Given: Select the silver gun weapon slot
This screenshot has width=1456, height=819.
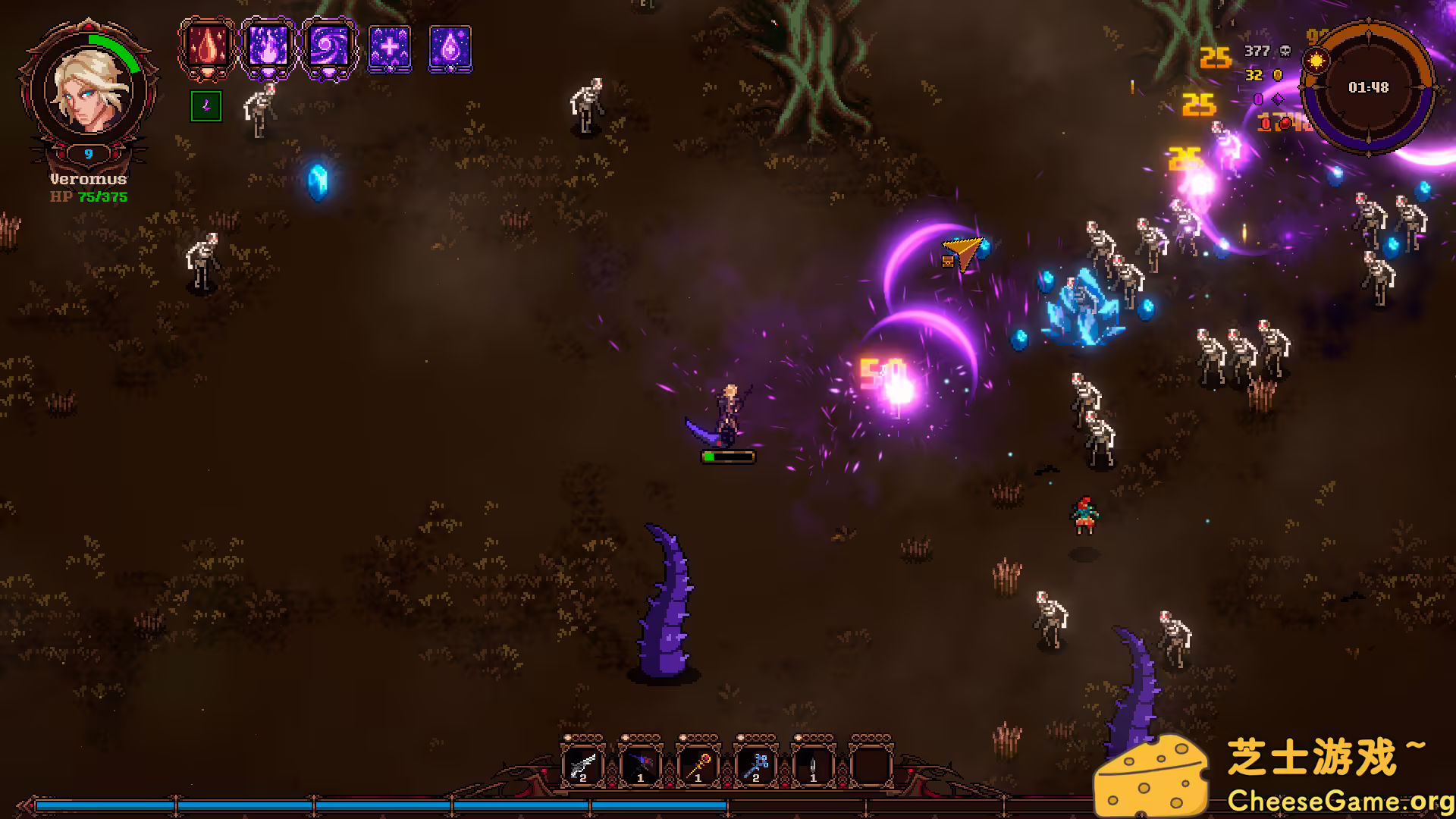Looking at the screenshot, I should 582,766.
